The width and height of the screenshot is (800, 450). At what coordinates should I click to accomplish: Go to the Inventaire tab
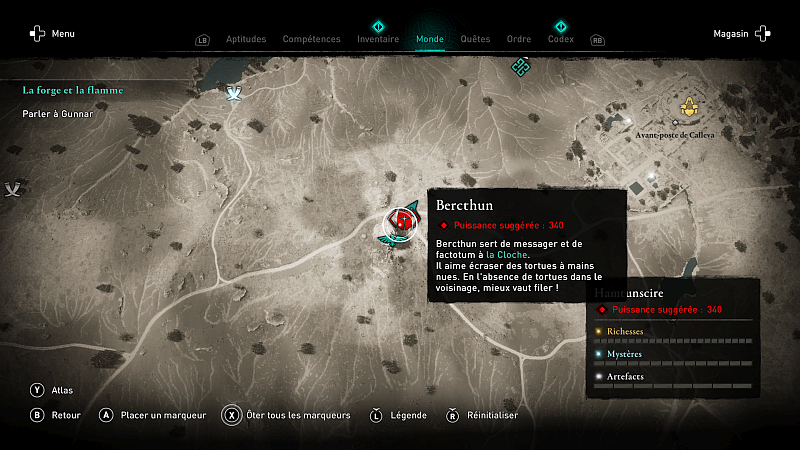[378, 39]
